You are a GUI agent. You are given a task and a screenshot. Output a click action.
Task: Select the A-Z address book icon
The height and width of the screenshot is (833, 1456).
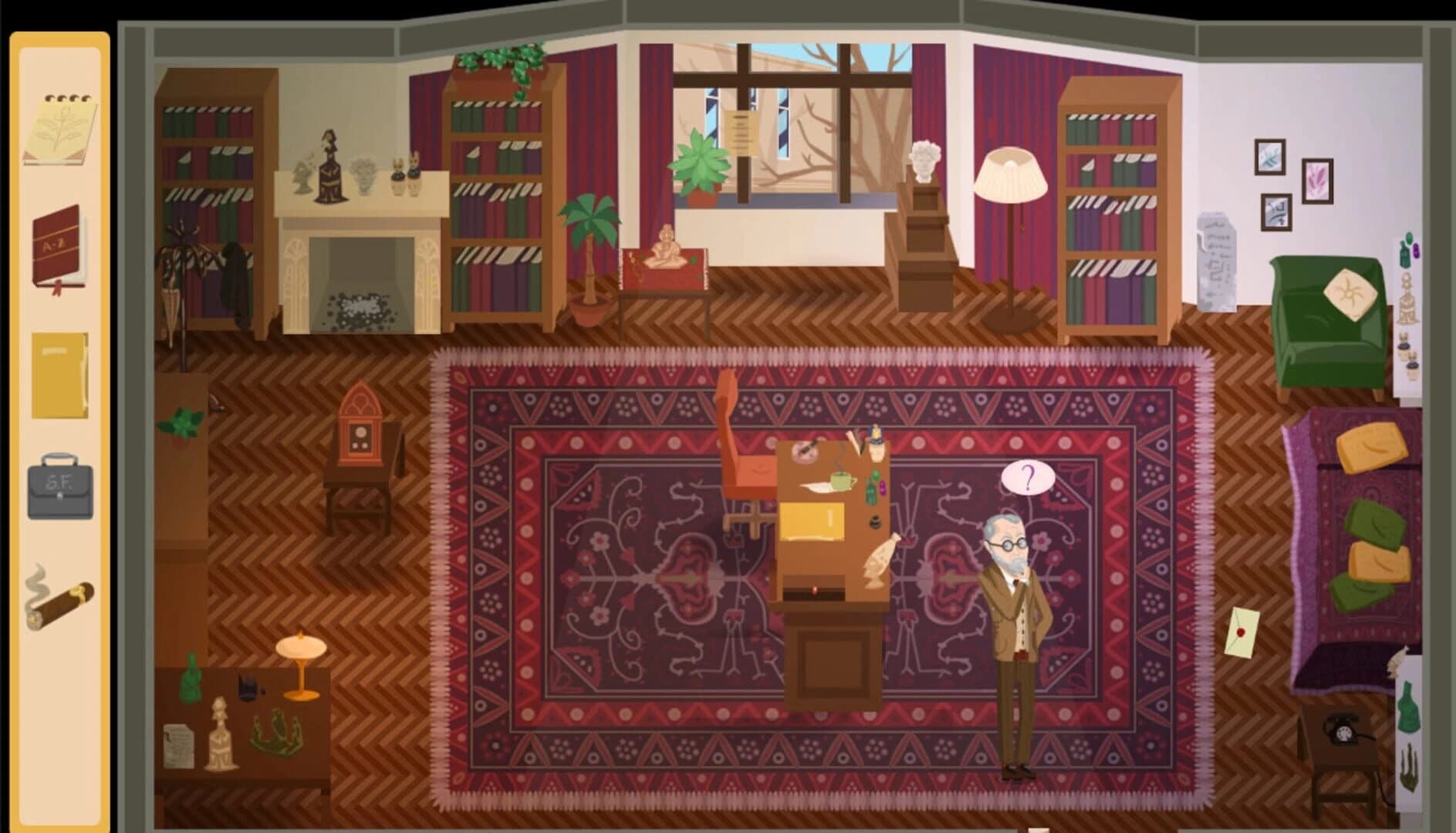[x=58, y=247]
